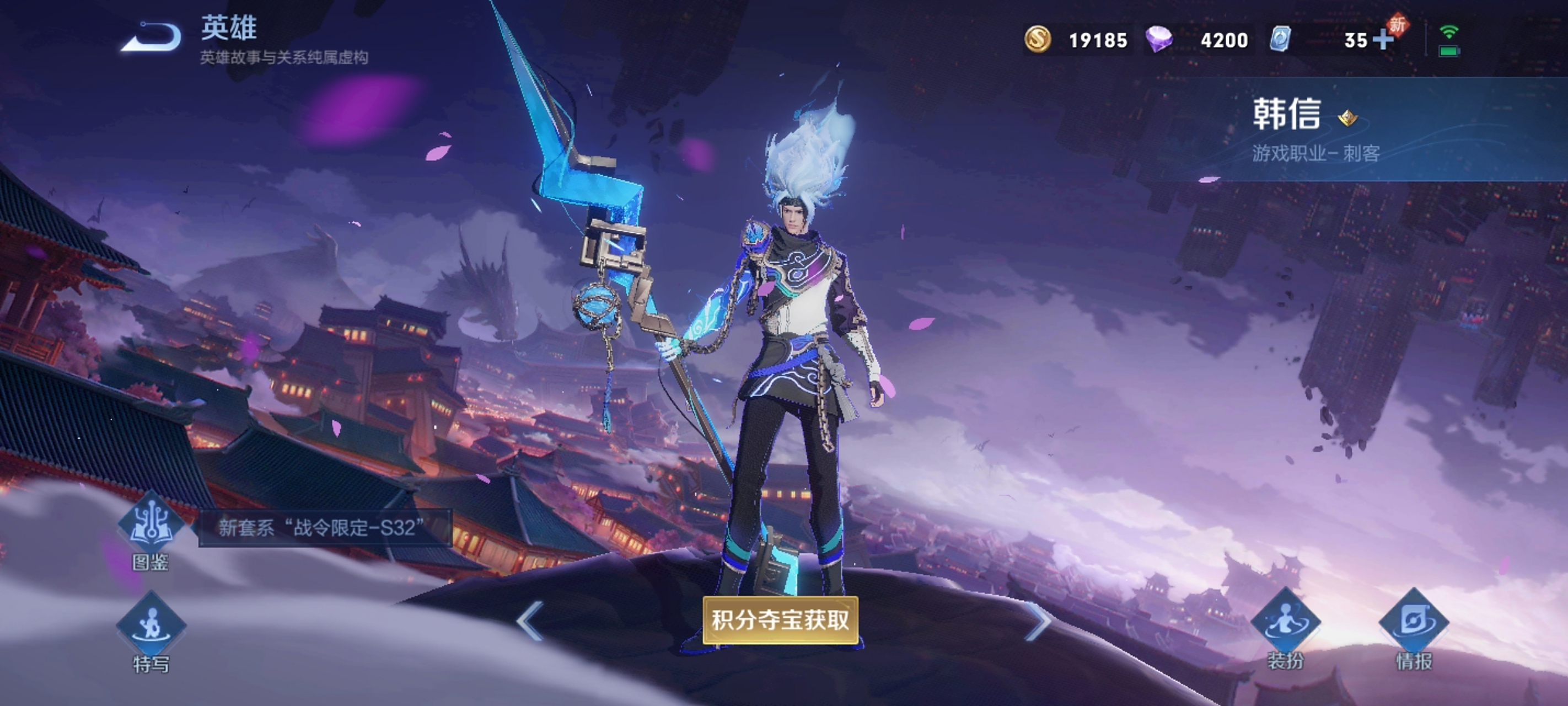Show the next skin with right arrow
The width and height of the screenshot is (1568, 706).
(x=1038, y=621)
